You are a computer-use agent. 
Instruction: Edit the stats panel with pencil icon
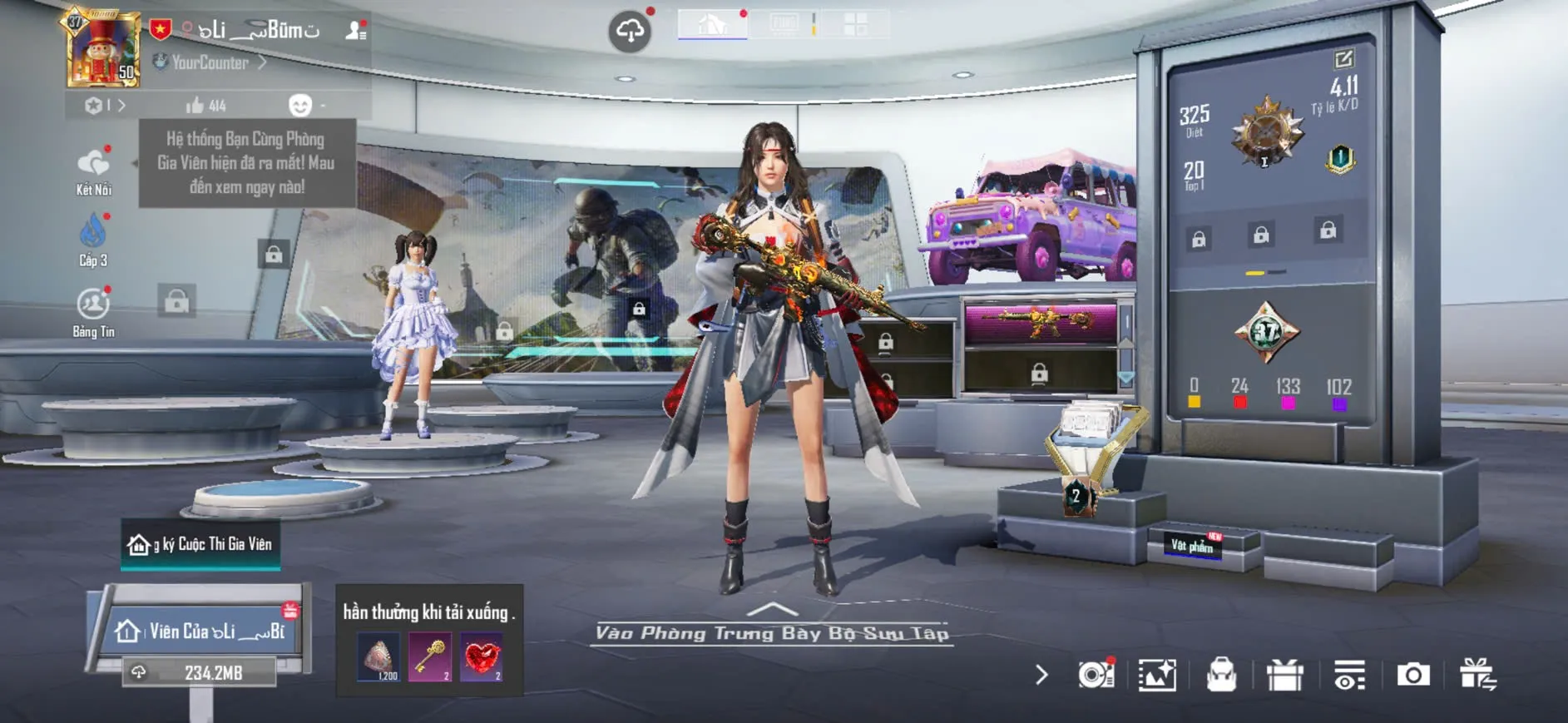[1343, 59]
